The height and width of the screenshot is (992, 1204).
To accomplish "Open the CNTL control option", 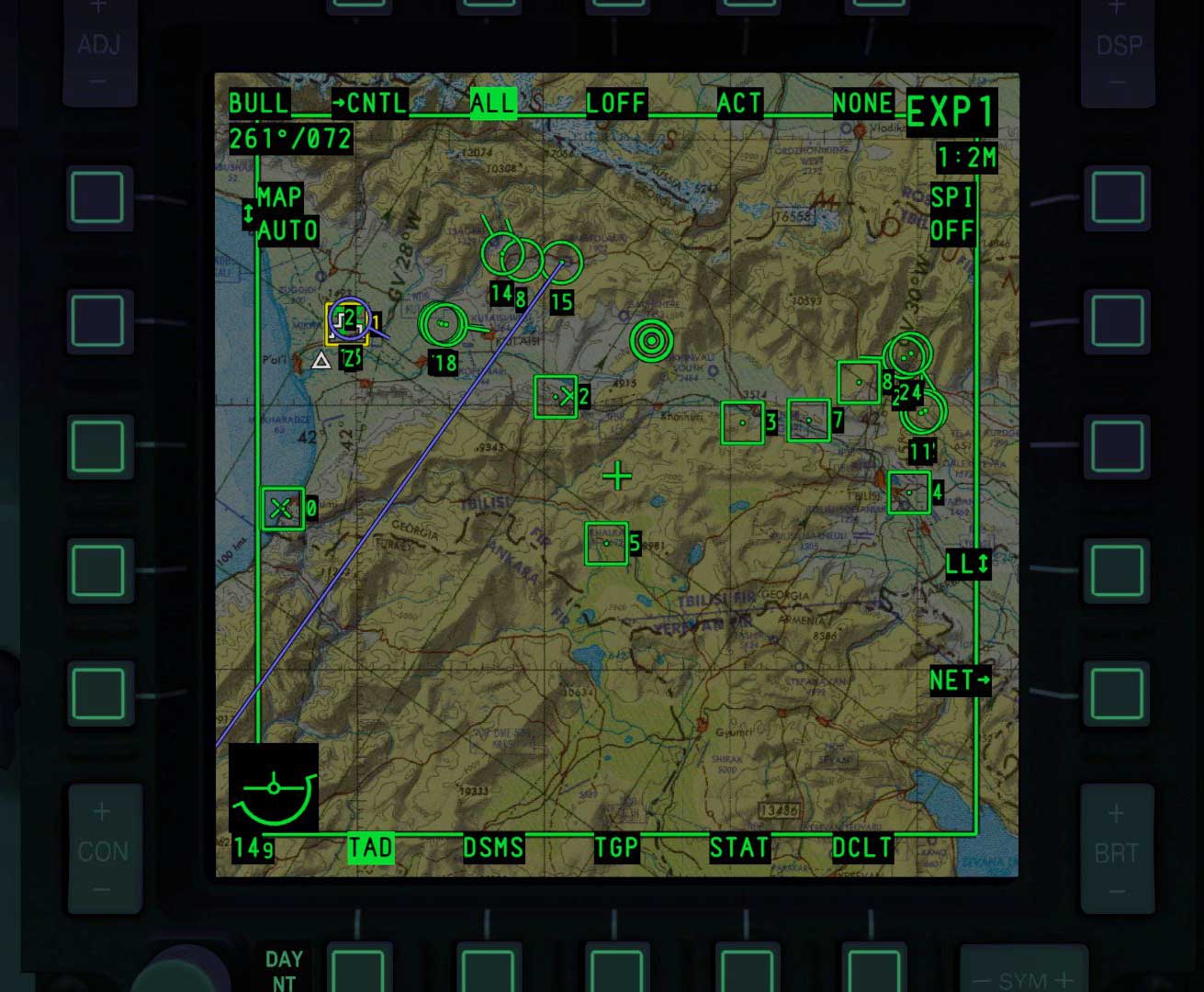I will 370,103.
